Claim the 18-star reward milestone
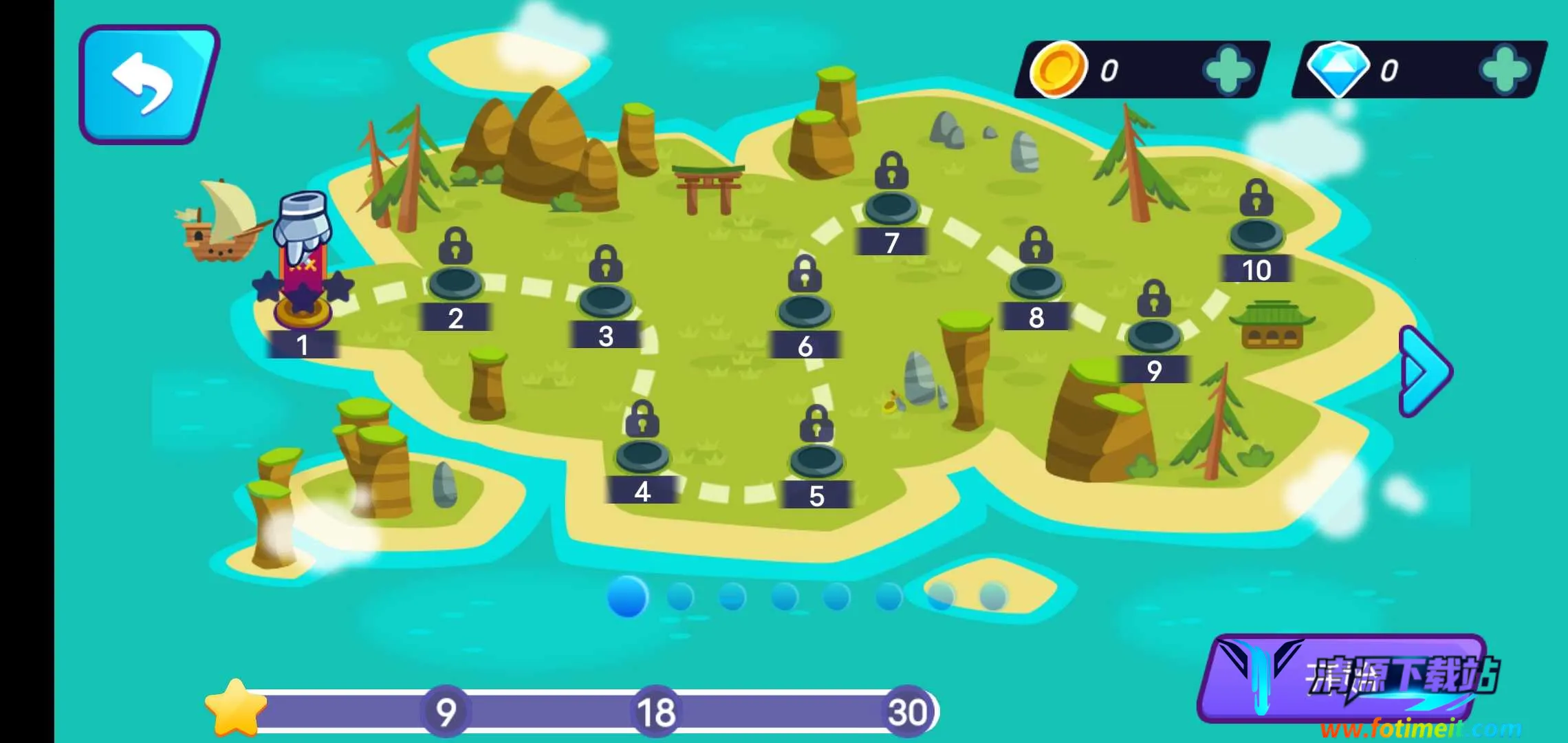 pyautogui.click(x=655, y=711)
